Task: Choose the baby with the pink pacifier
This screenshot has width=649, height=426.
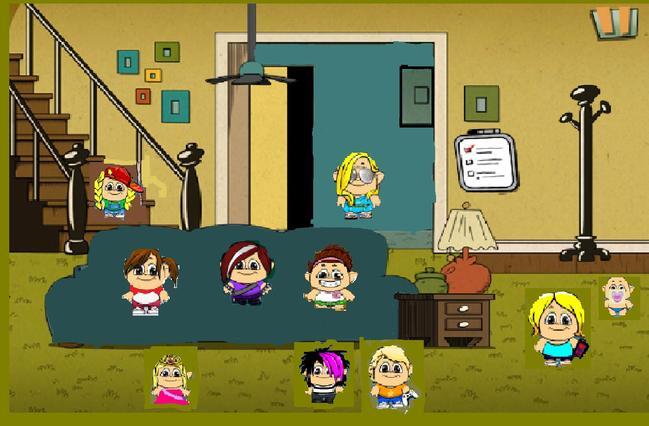Action: point(619,297)
